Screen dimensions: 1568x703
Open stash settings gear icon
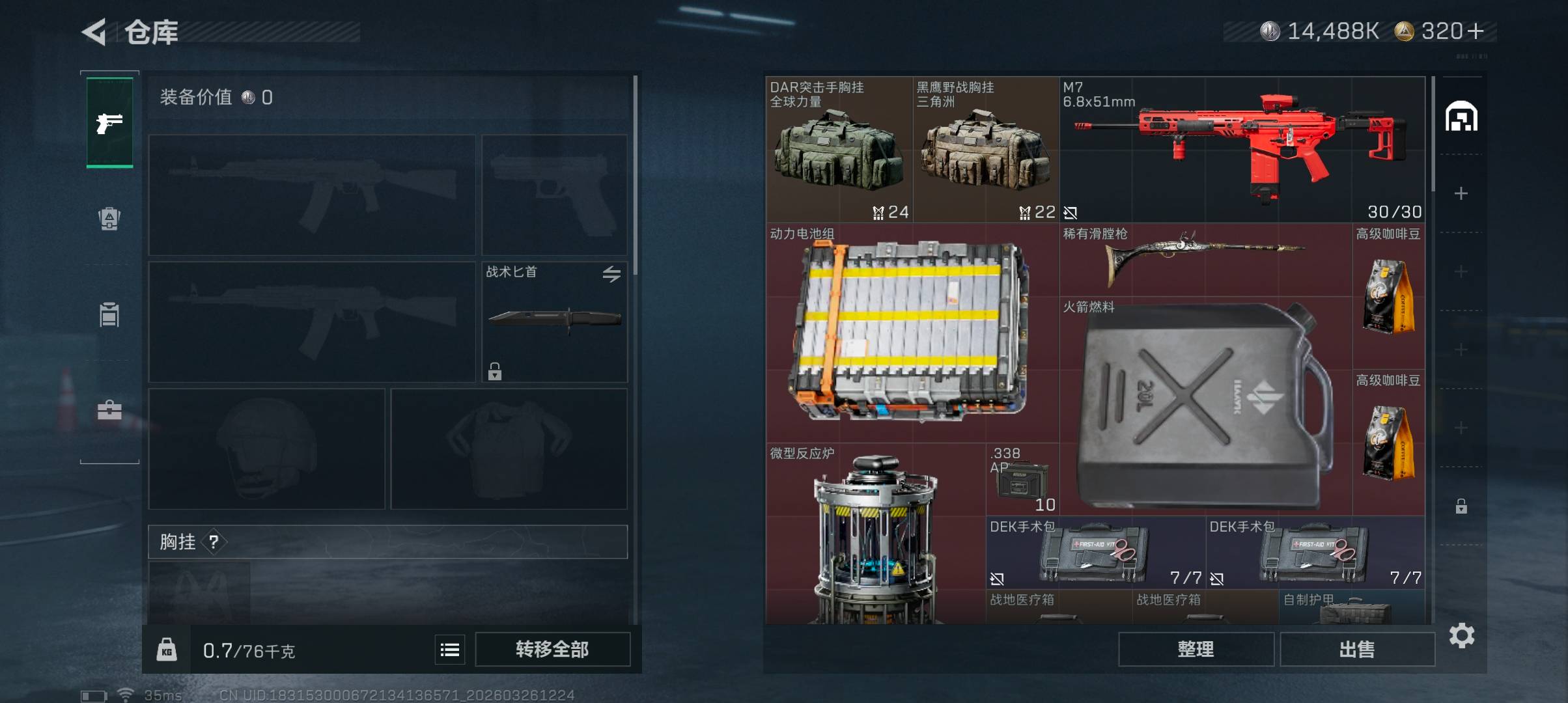click(x=1462, y=635)
